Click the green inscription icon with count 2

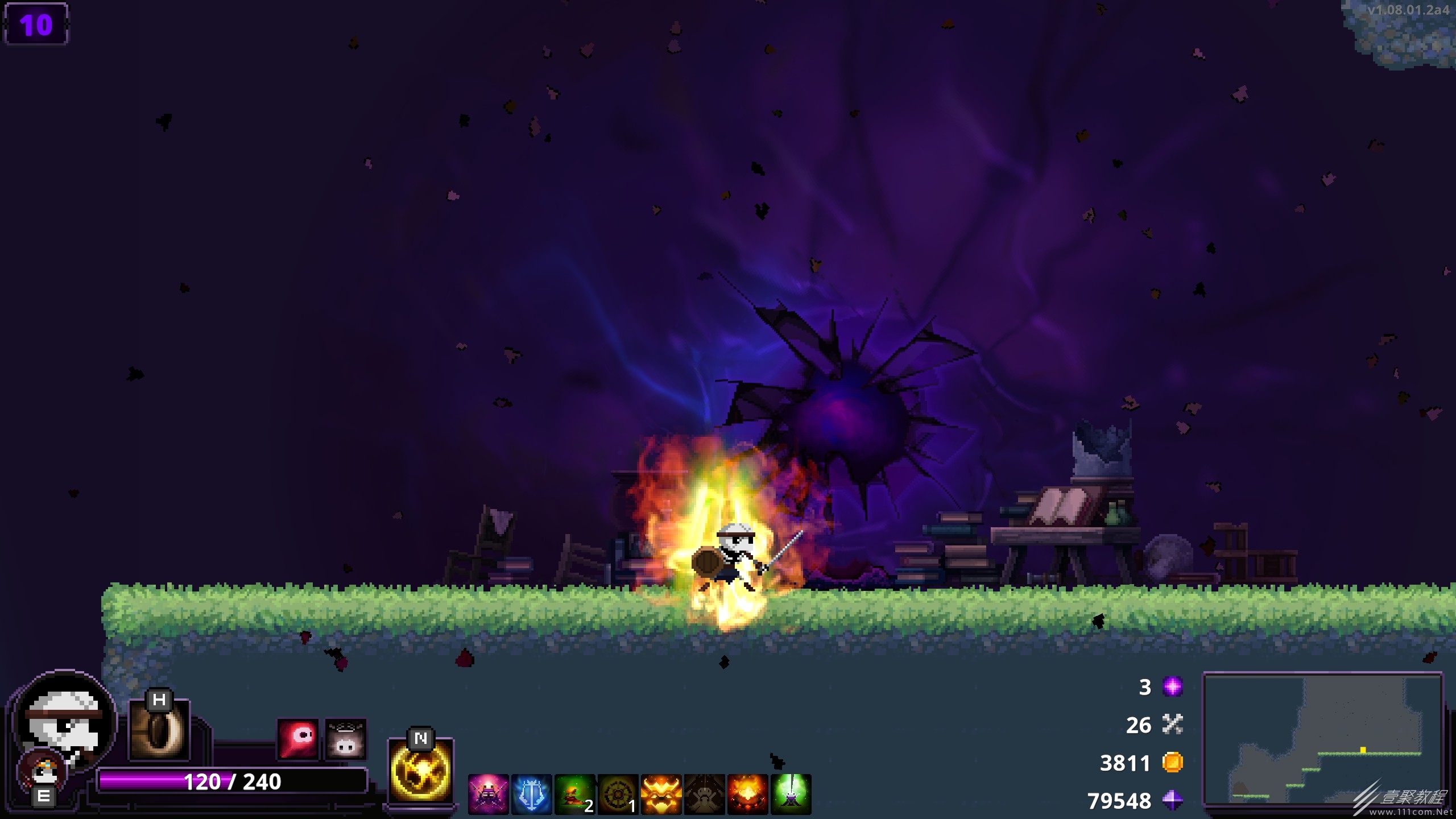point(574,794)
